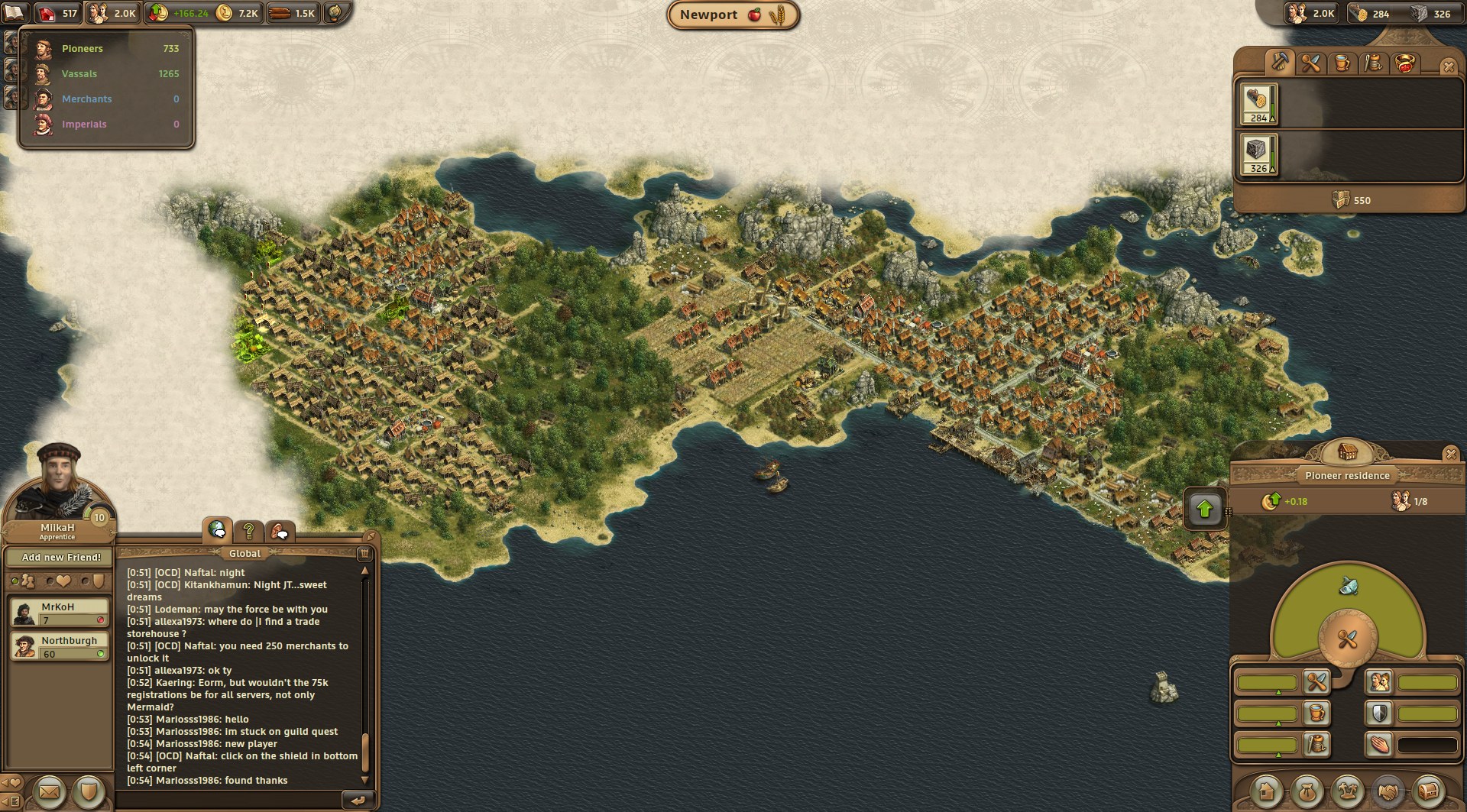Open the palm island overview
Screen dimensions: 1467x812
tap(1347, 791)
